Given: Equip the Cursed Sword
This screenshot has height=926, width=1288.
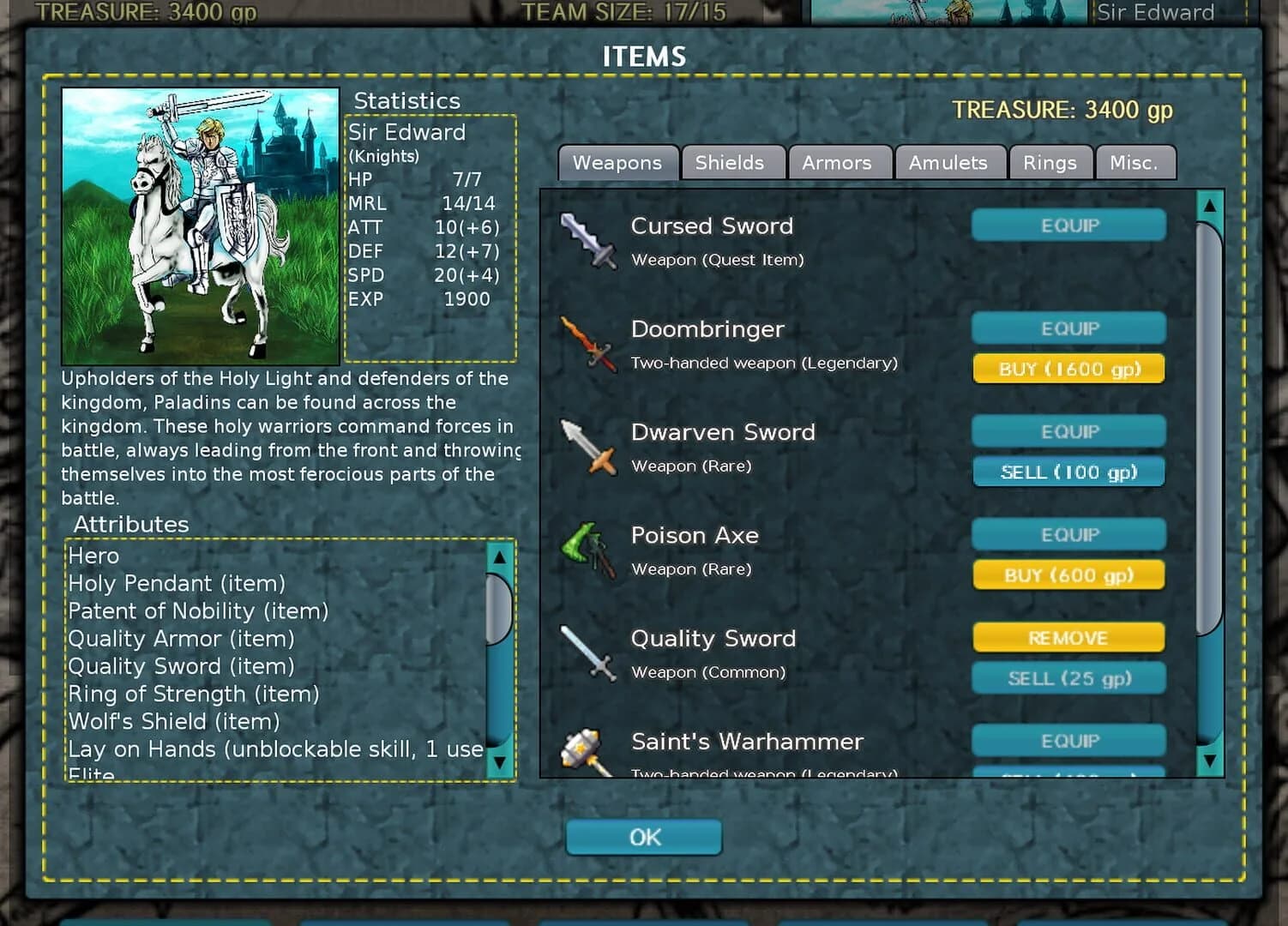Looking at the screenshot, I should click(x=1068, y=225).
